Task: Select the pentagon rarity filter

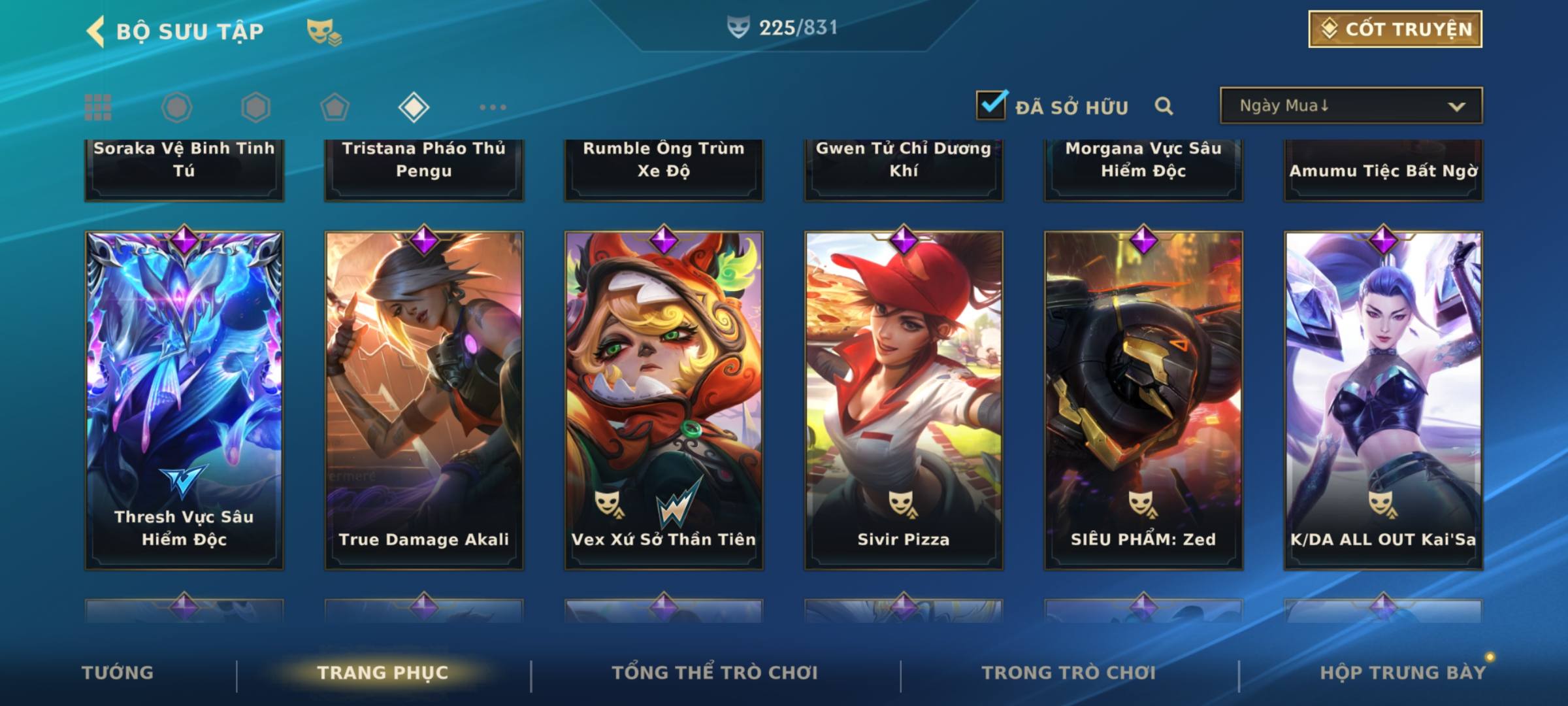Action: coord(335,107)
